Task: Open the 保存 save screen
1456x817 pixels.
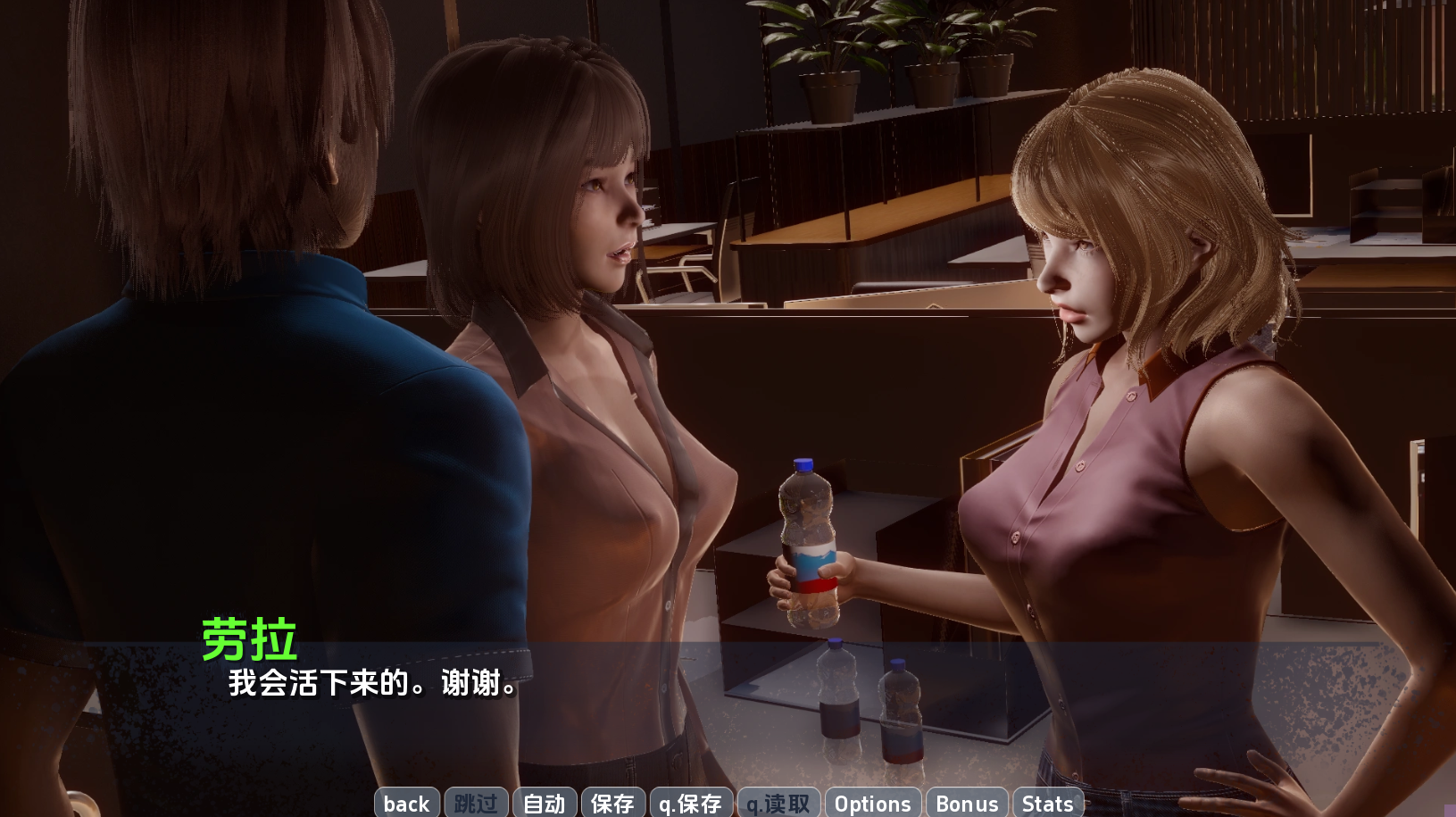Action: [x=612, y=804]
